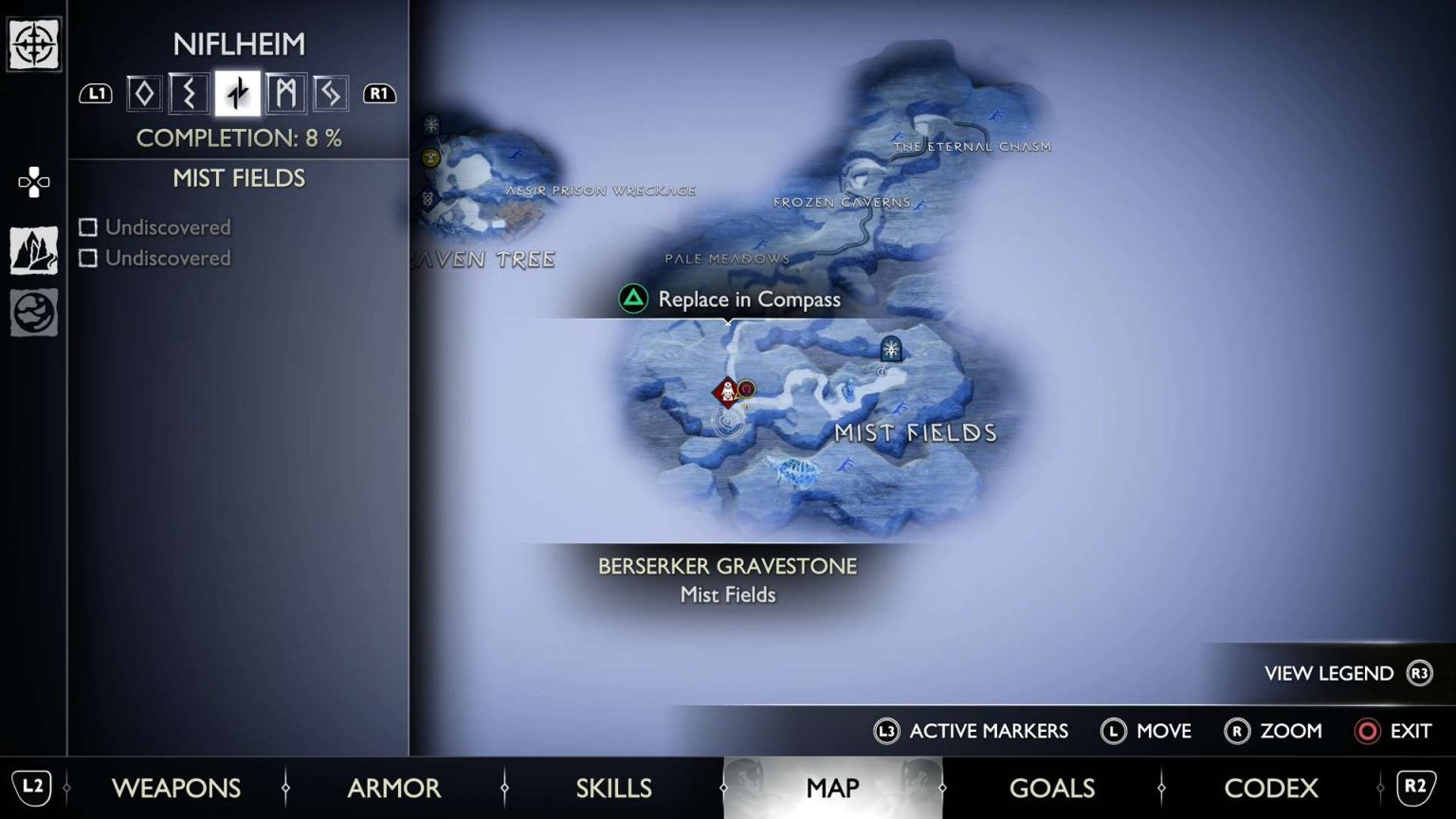This screenshot has width=1456, height=819.
Task: Open the CODEX tab
Action: tap(1271, 788)
